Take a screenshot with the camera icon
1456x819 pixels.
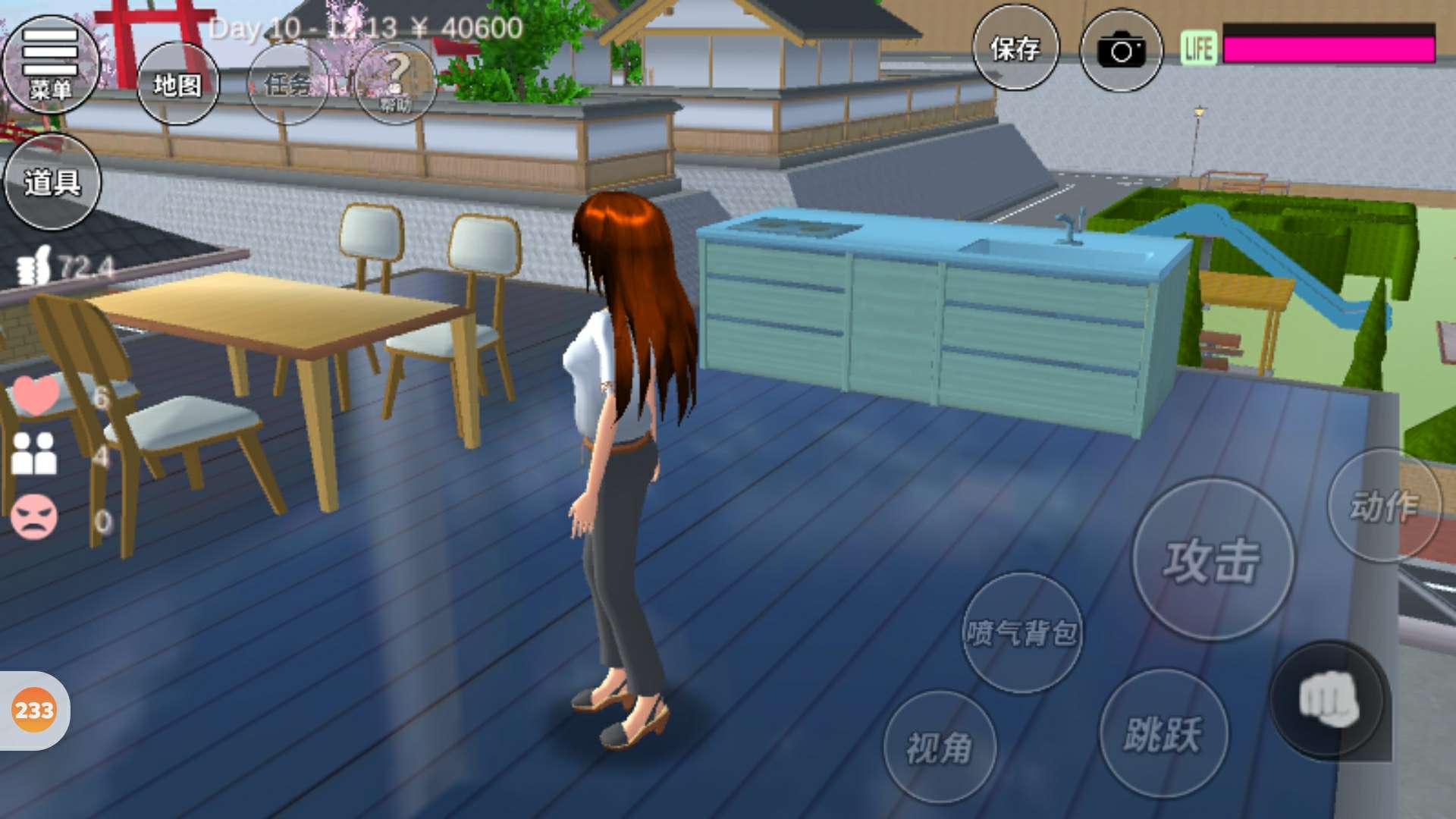[1121, 51]
